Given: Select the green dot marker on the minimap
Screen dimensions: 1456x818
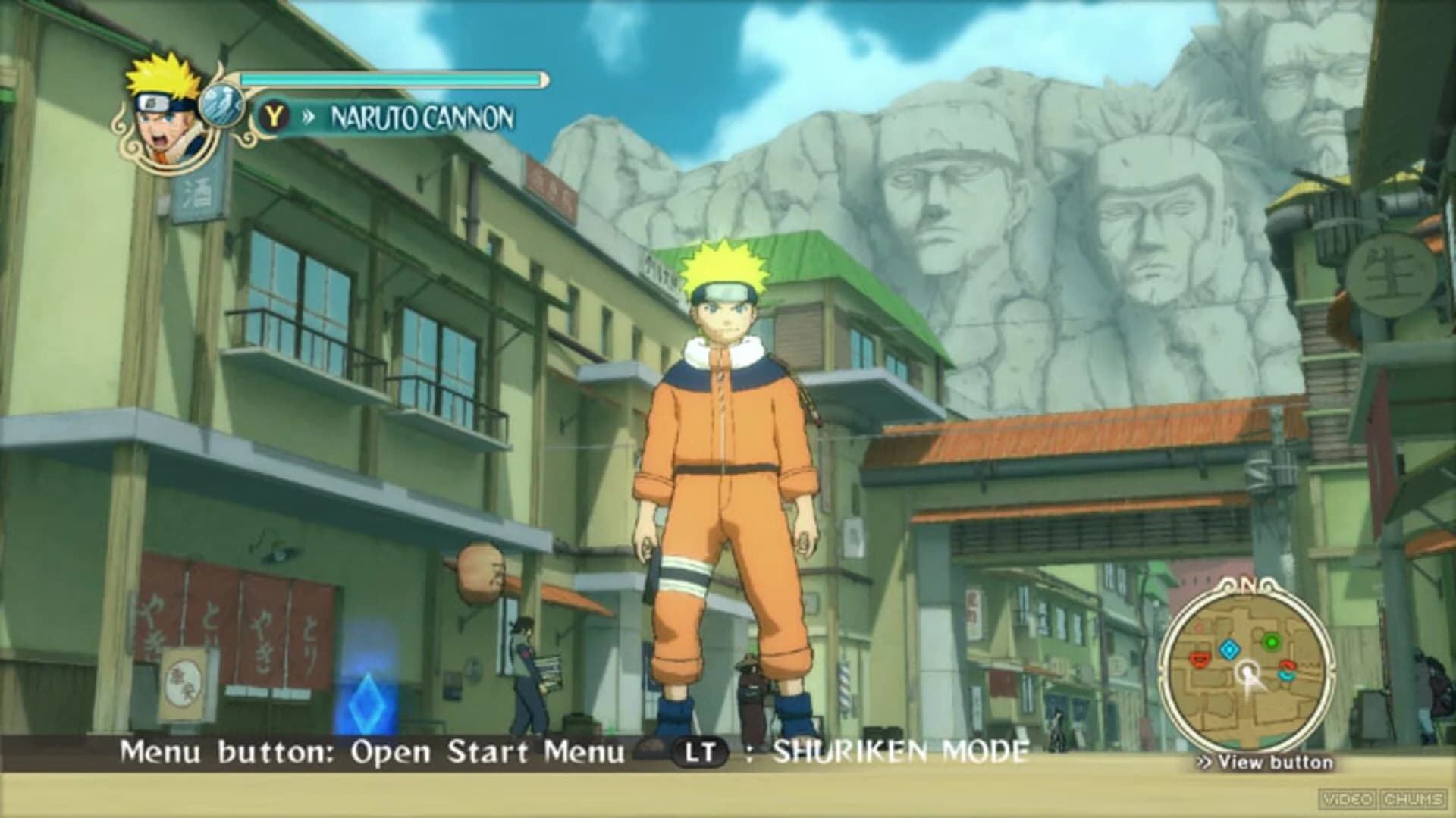Looking at the screenshot, I should click(1272, 641).
